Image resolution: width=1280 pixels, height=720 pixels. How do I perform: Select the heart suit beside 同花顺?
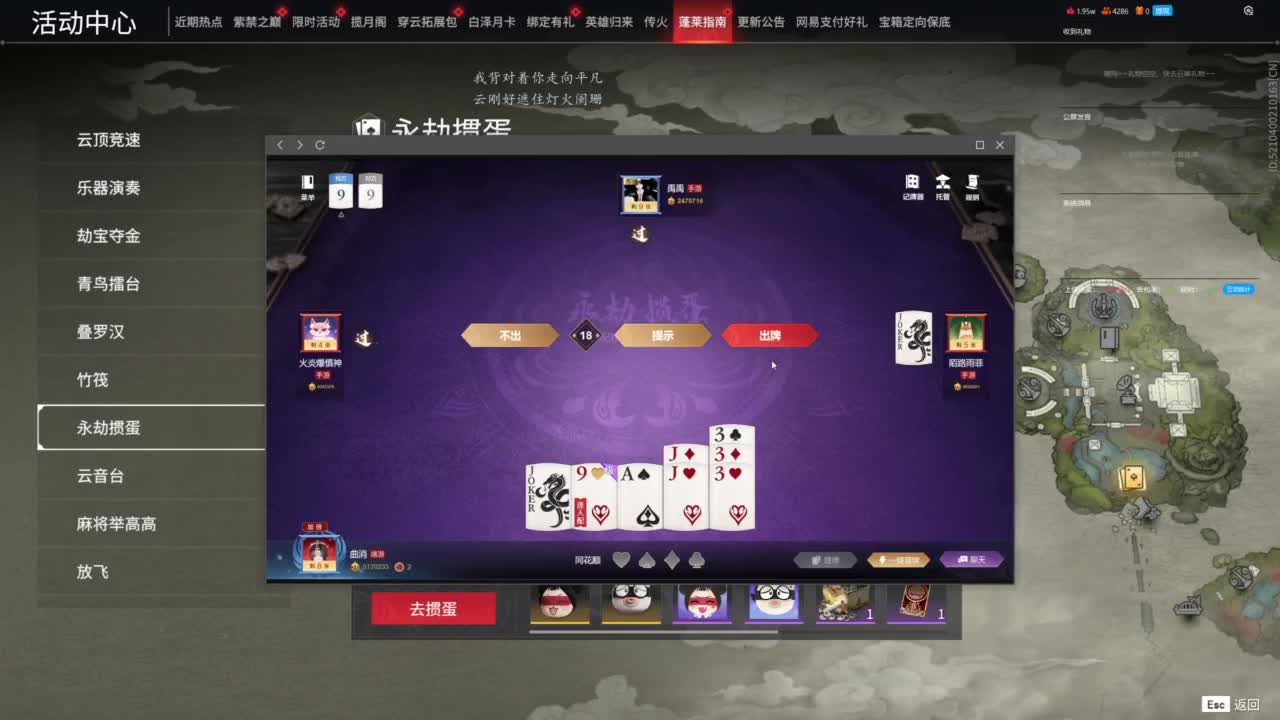click(x=620, y=559)
